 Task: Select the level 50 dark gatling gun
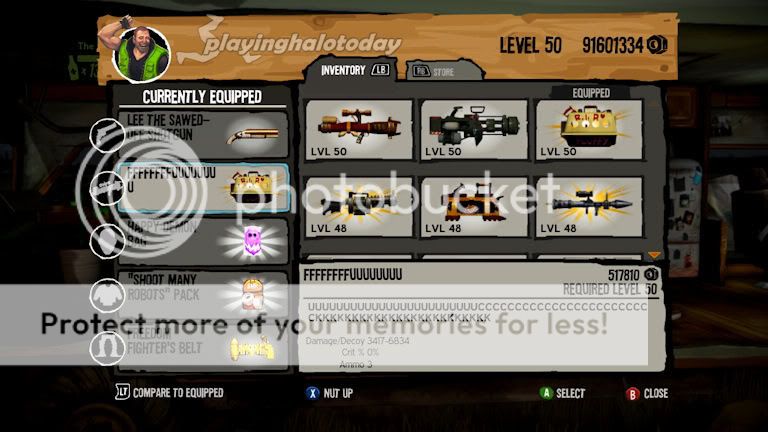pyautogui.click(x=474, y=129)
